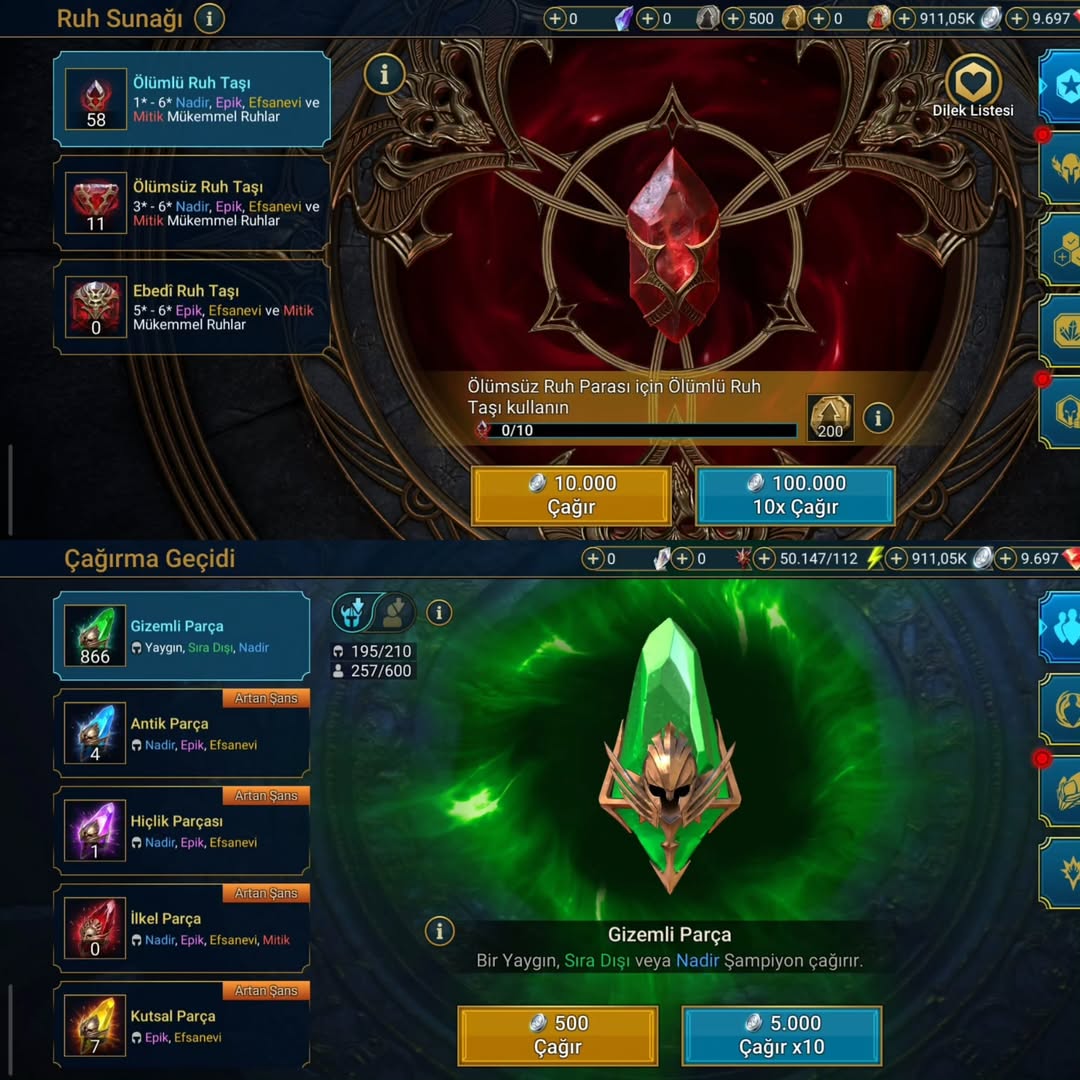This screenshot has width=1080, height=1080.
Task: Summon one Gizemli Parça for 500
Action: (558, 1035)
